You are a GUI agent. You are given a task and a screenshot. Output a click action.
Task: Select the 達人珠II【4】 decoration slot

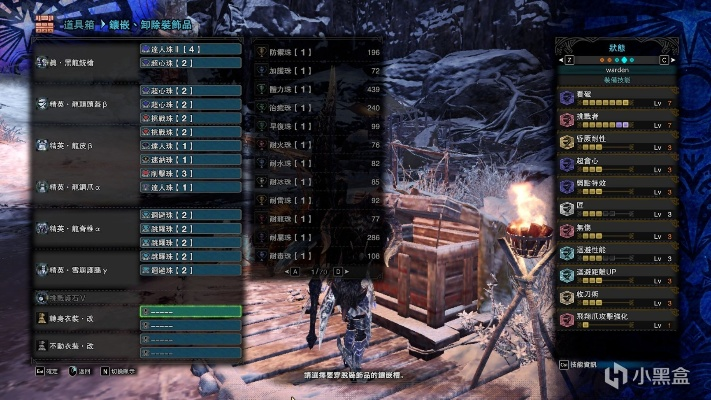pyautogui.click(x=191, y=47)
